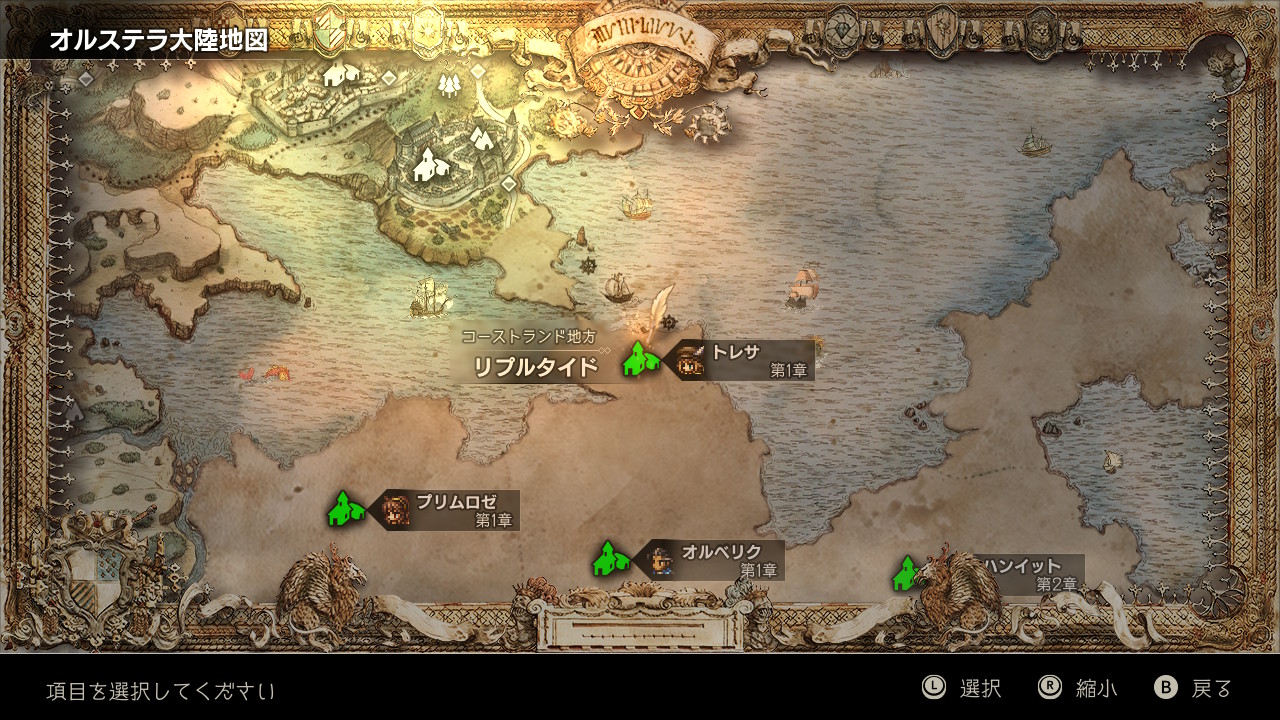The height and width of the screenshot is (720, 1280).
Task: Select the white pine forest map marker
Action: coord(448,84)
